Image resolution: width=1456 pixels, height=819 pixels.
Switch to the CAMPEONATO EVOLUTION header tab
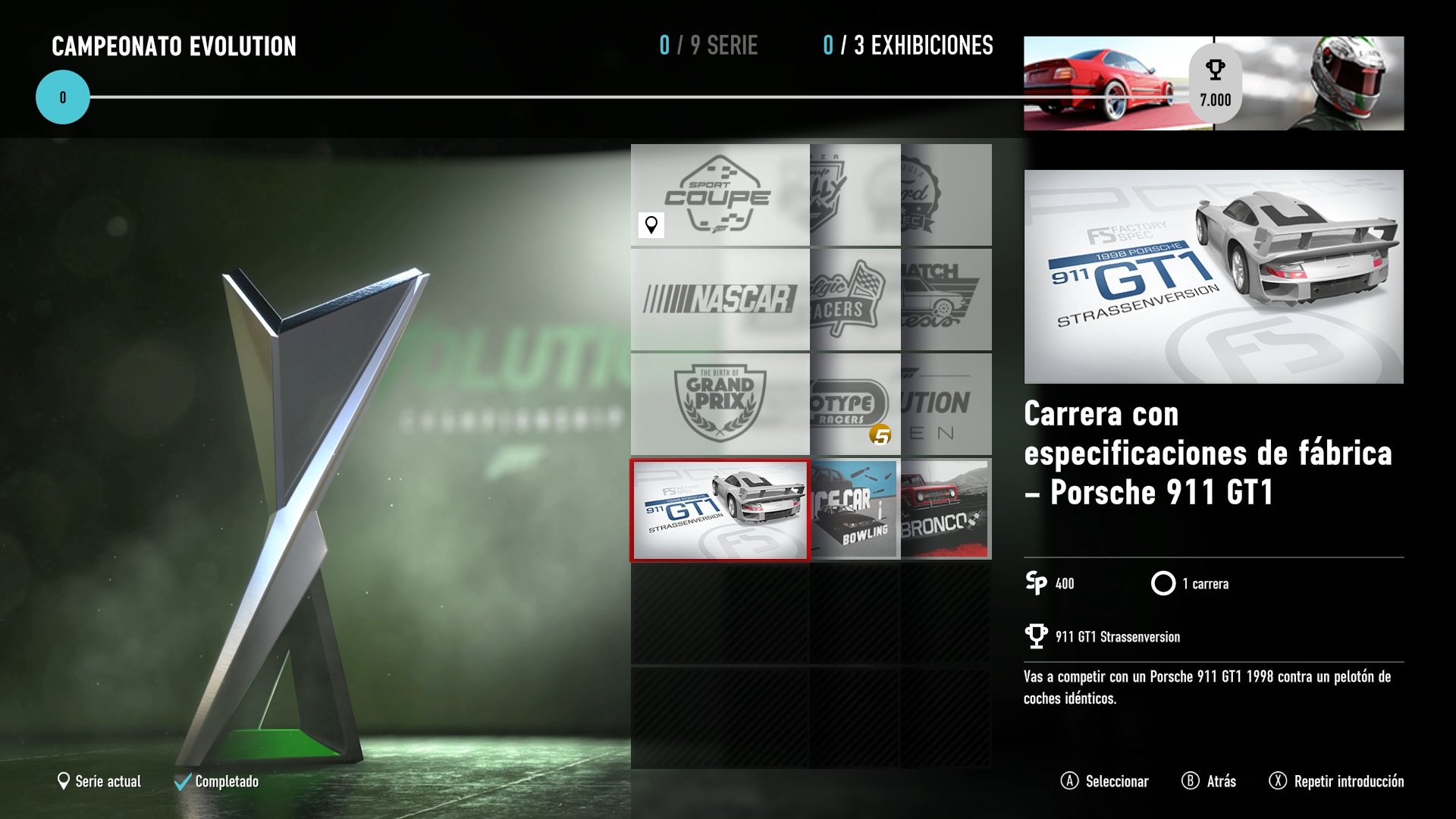(x=174, y=47)
